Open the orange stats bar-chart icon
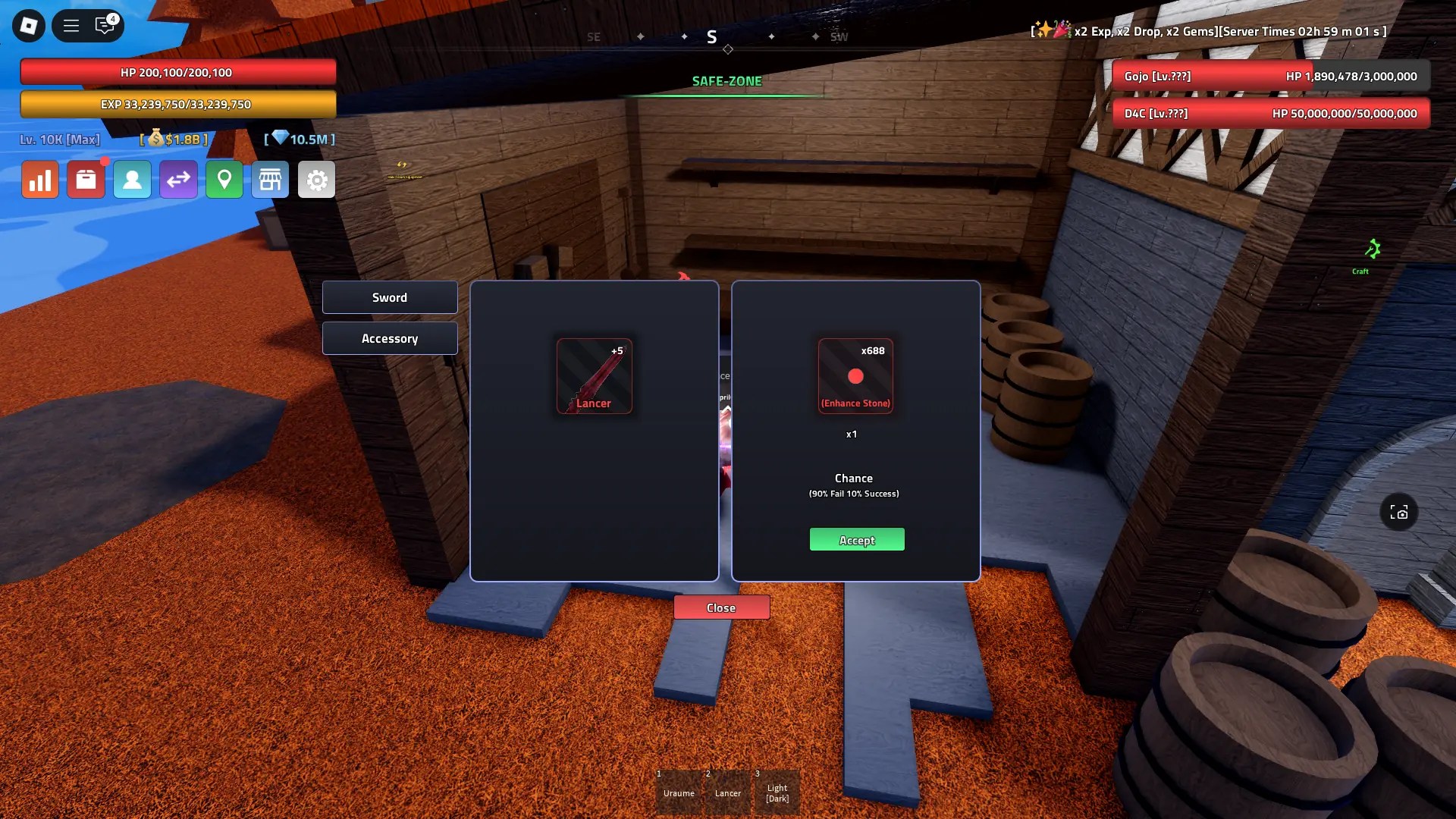1456x819 pixels. coord(40,179)
